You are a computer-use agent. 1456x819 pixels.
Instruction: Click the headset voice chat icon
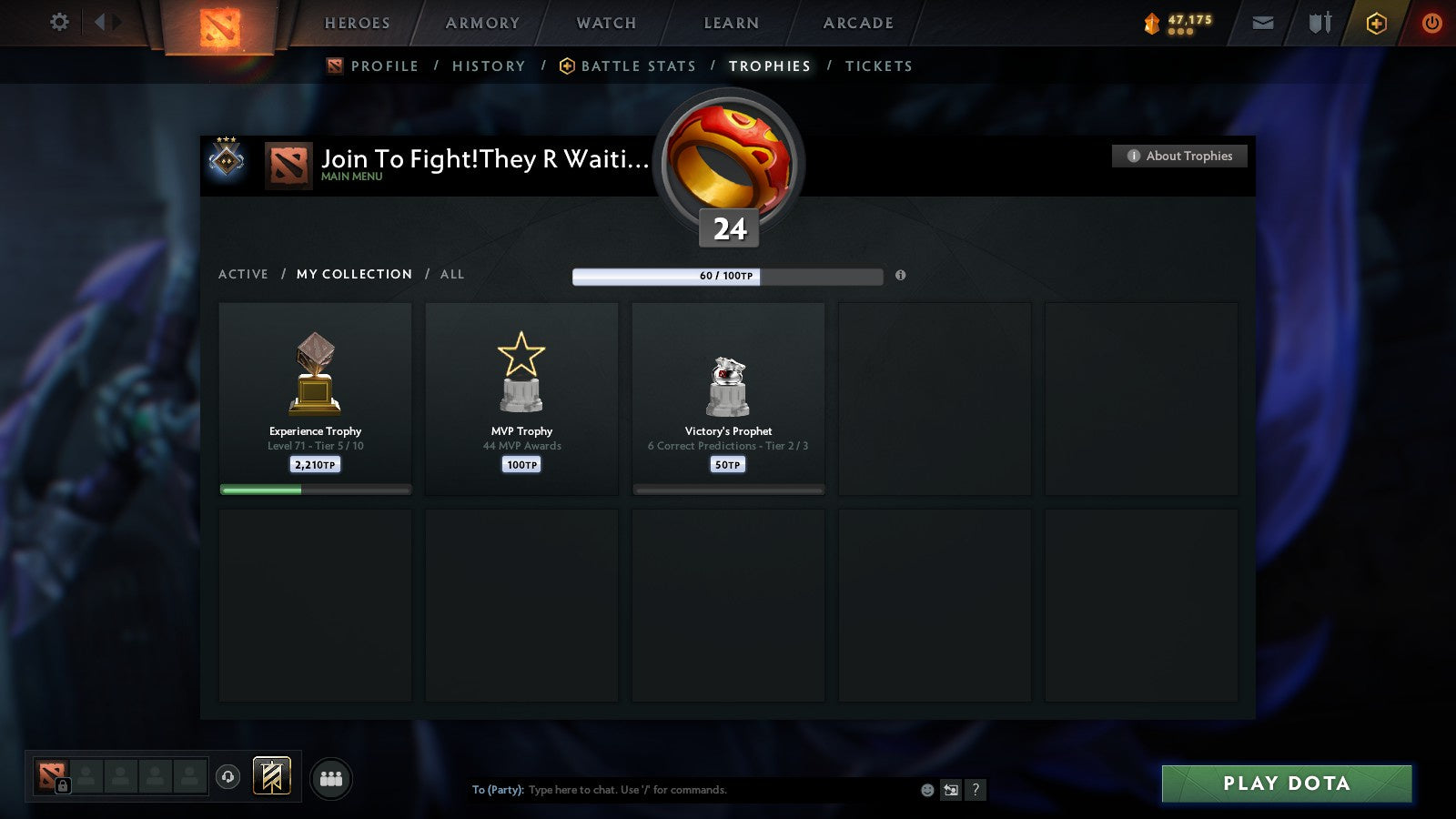click(x=226, y=774)
